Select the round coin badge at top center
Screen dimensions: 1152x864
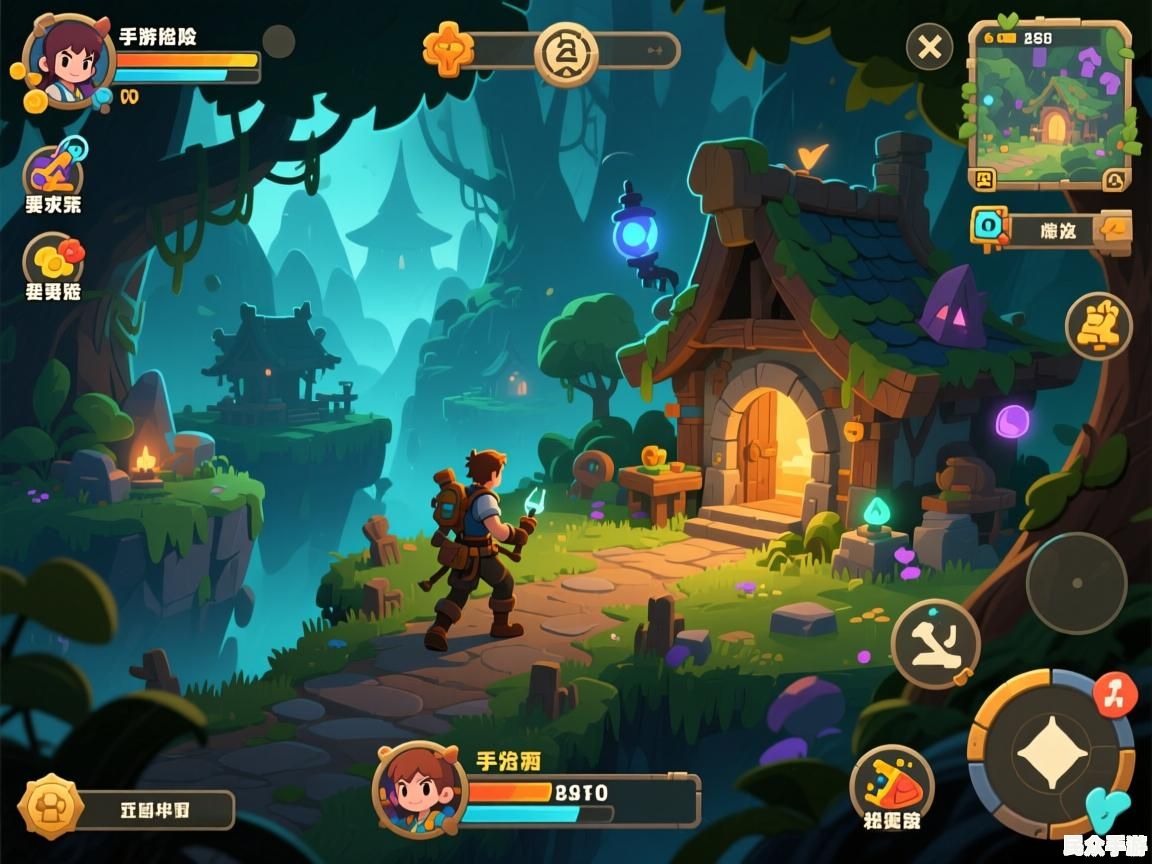coord(566,51)
